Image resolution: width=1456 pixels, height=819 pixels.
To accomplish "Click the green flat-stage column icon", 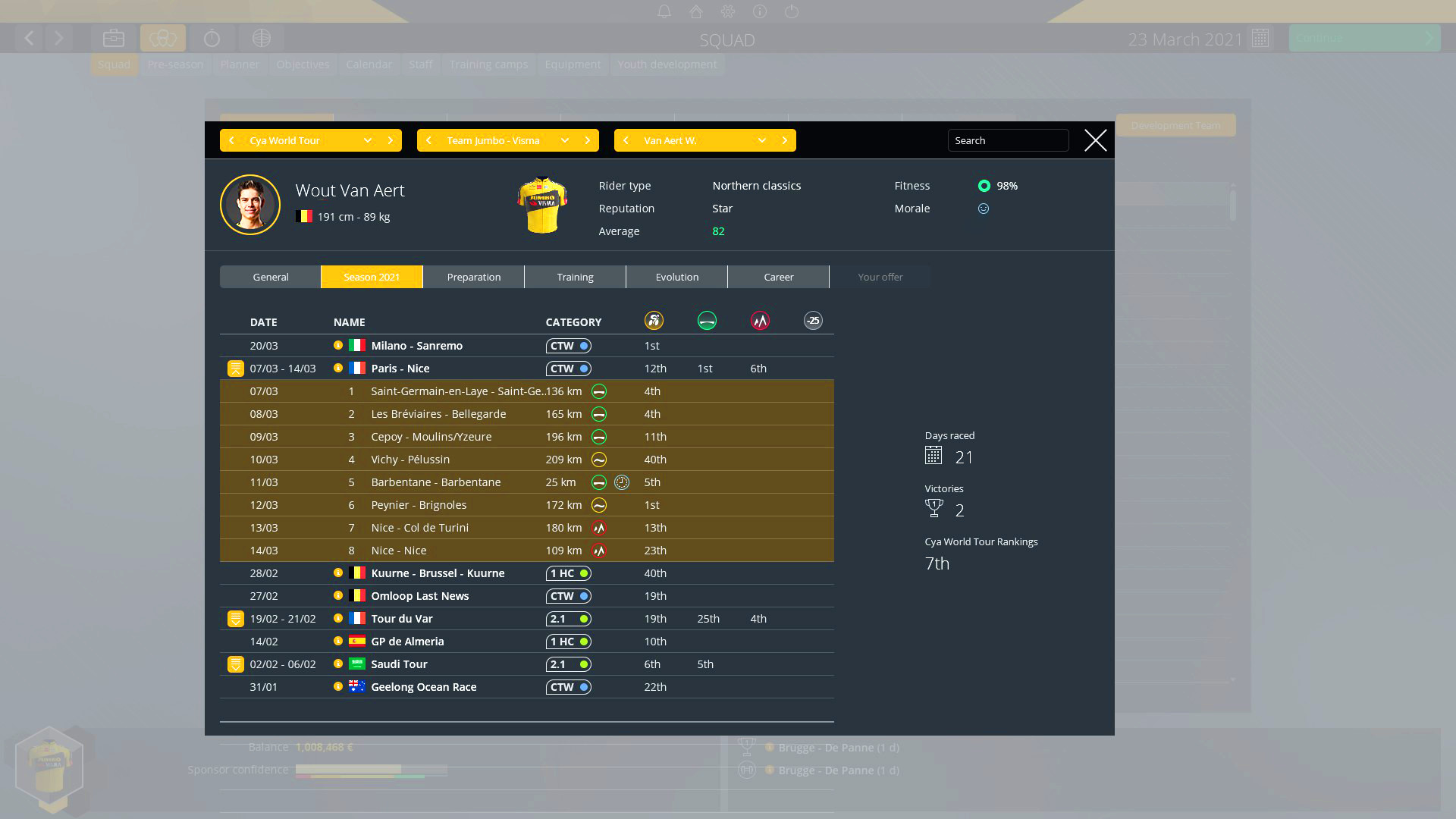I will click(x=707, y=320).
